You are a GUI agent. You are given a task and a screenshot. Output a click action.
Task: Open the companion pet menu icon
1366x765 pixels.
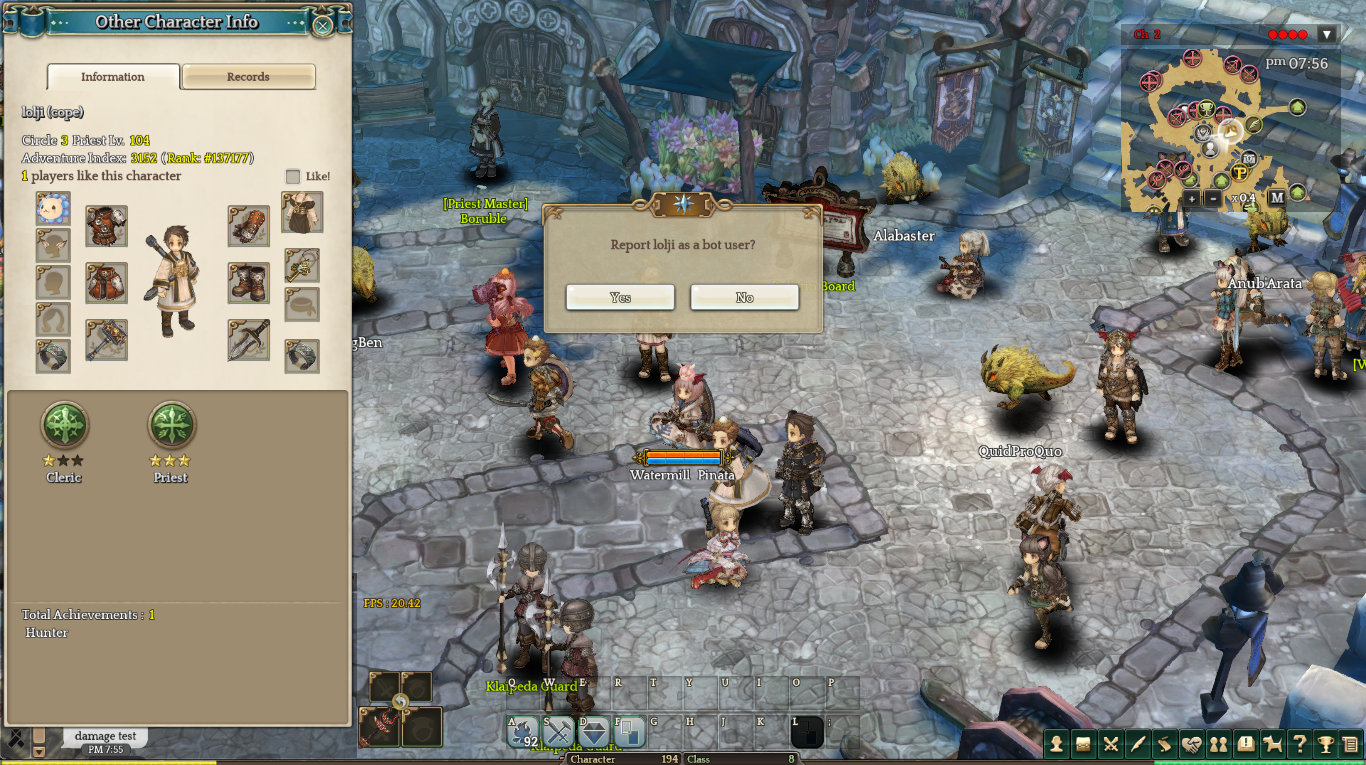pos(1273,743)
